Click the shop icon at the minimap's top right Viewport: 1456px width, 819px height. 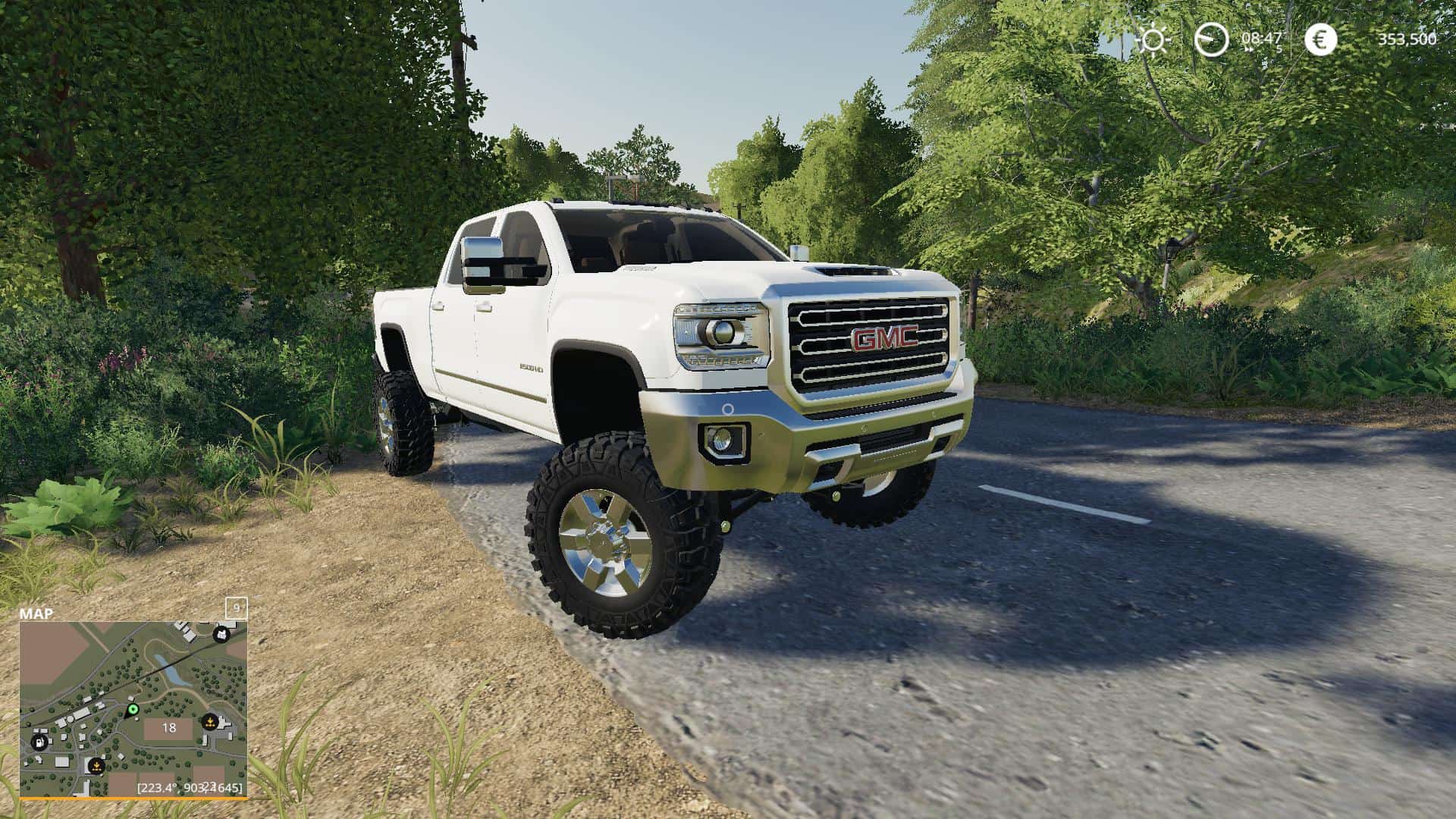click(221, 635)
